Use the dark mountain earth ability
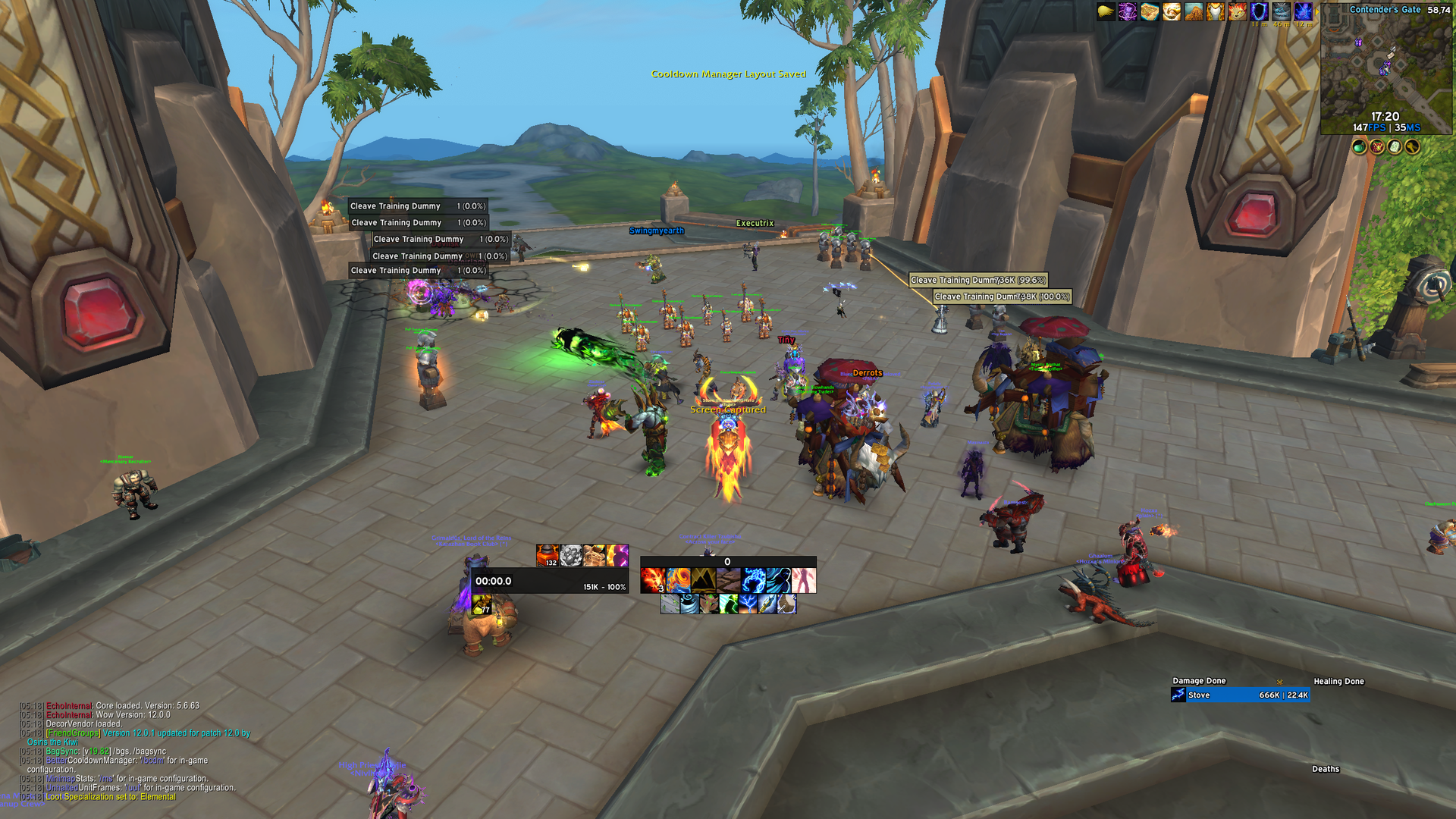The height and width of the screenshot is (819, 1456). (x=703, y=581)
